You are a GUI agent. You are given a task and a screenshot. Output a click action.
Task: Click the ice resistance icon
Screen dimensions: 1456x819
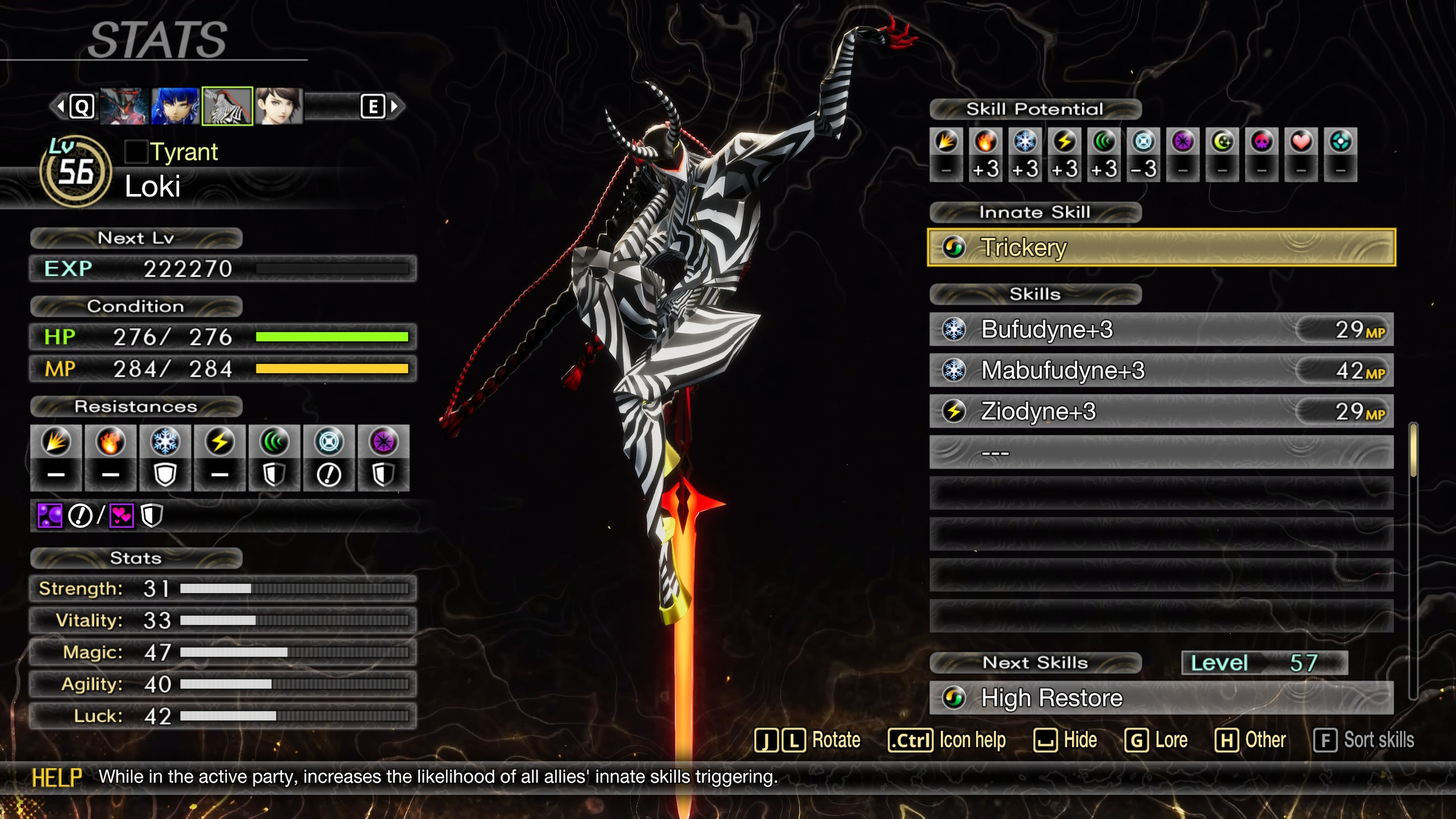pos(165,442)
